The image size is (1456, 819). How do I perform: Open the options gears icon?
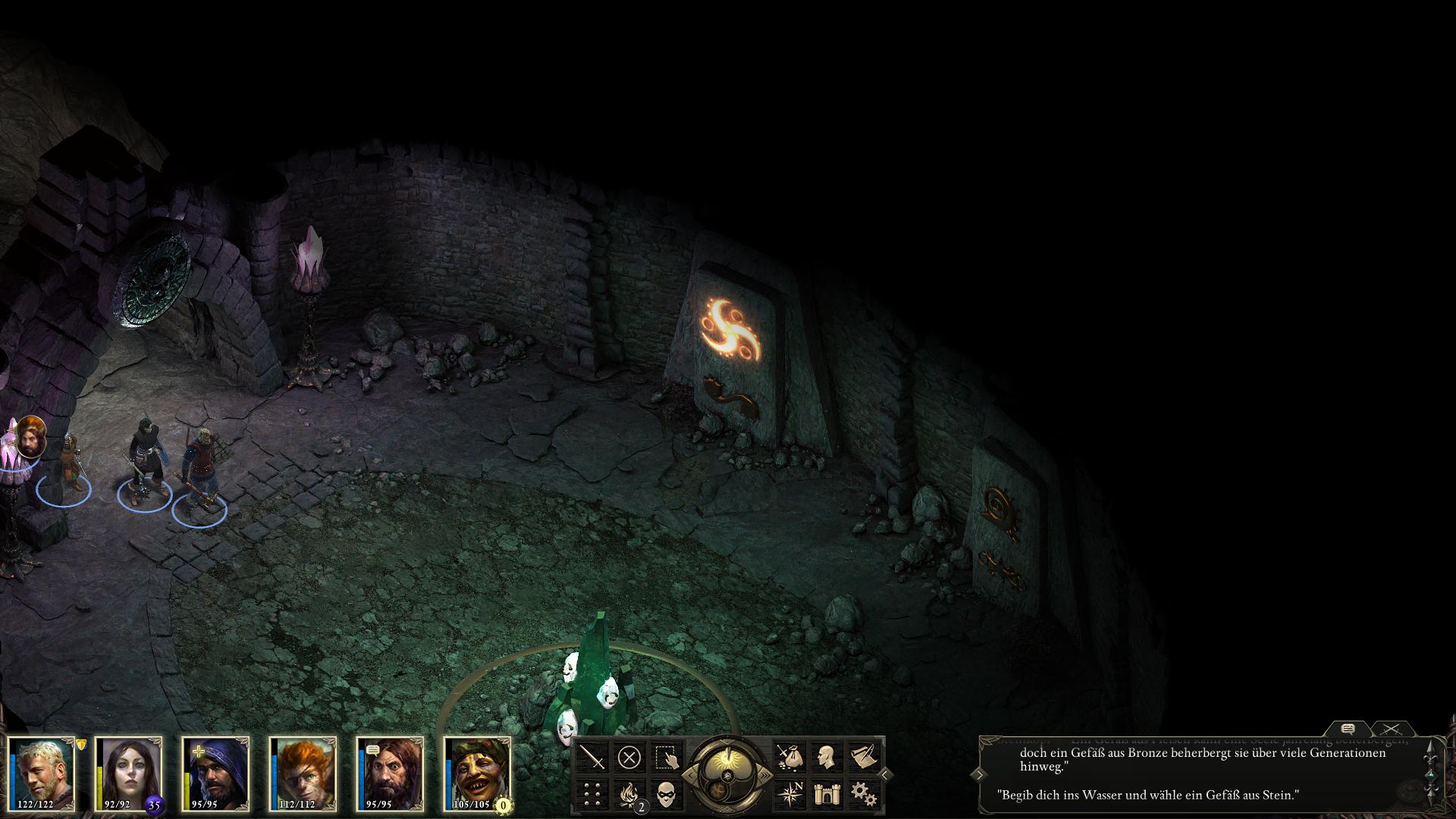point(863,793)
